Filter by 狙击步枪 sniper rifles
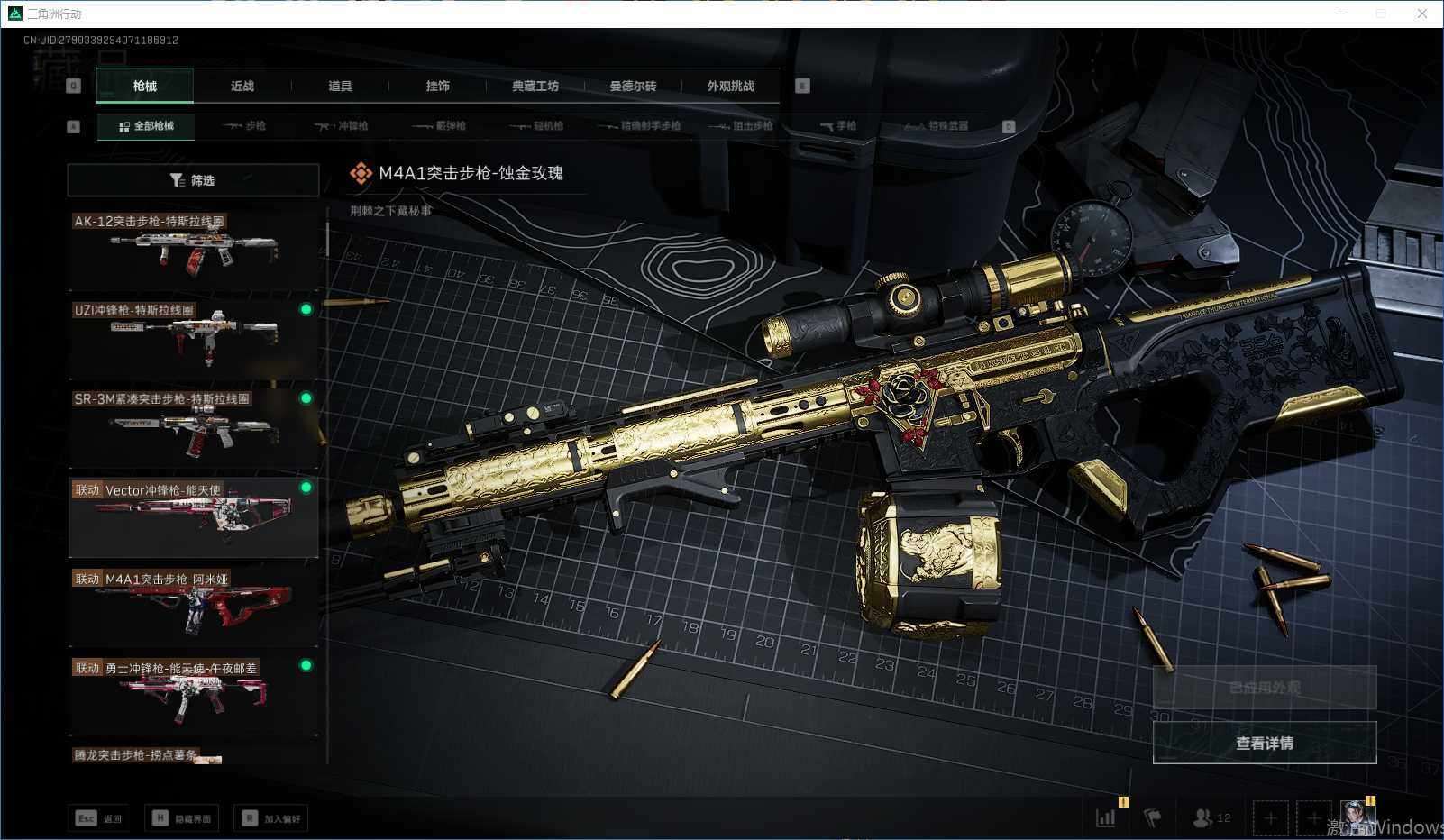The width and height of the screenshot is (1444, 840). pos(742,126)
